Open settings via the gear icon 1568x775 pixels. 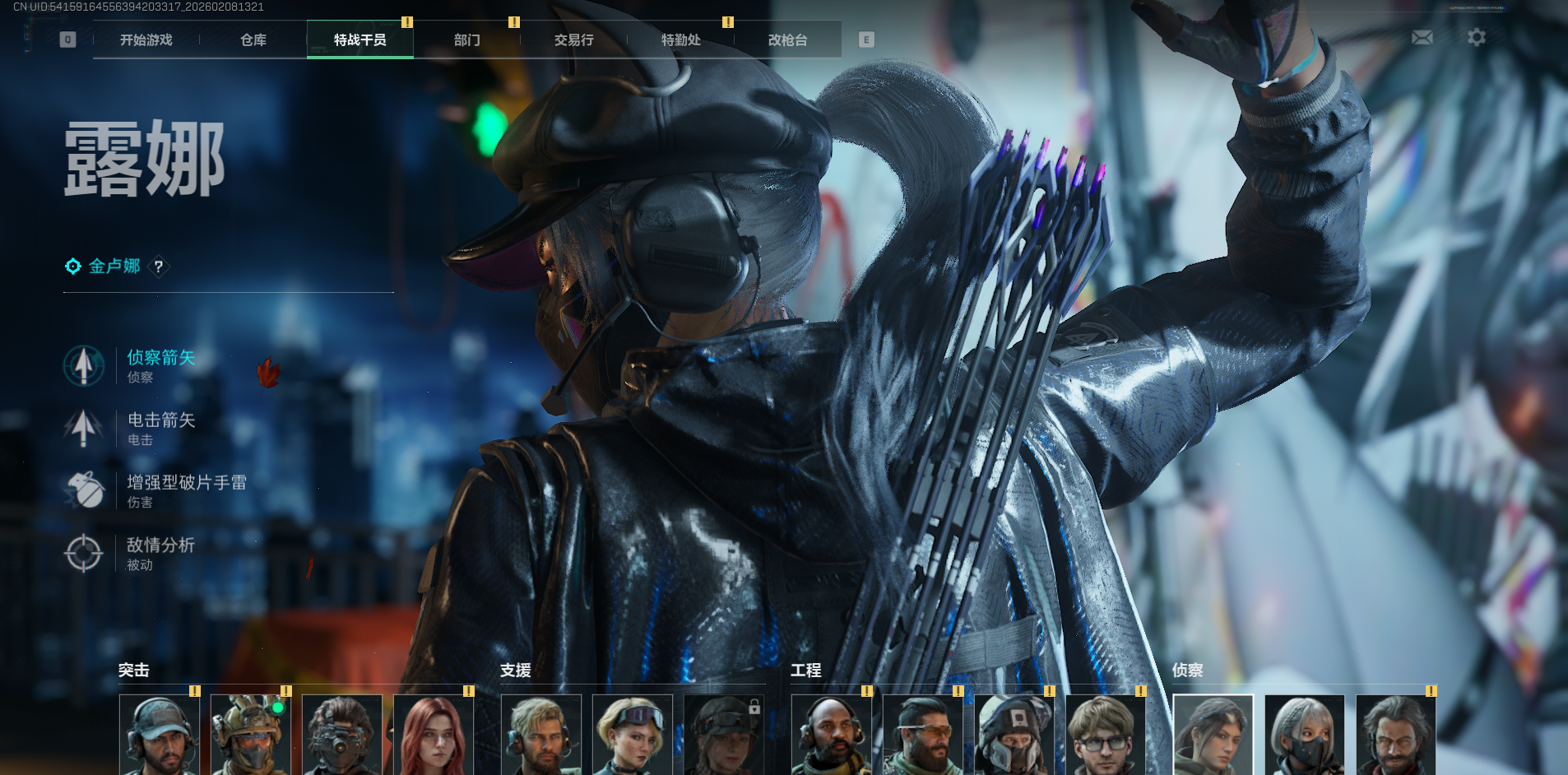[1477, 38]
